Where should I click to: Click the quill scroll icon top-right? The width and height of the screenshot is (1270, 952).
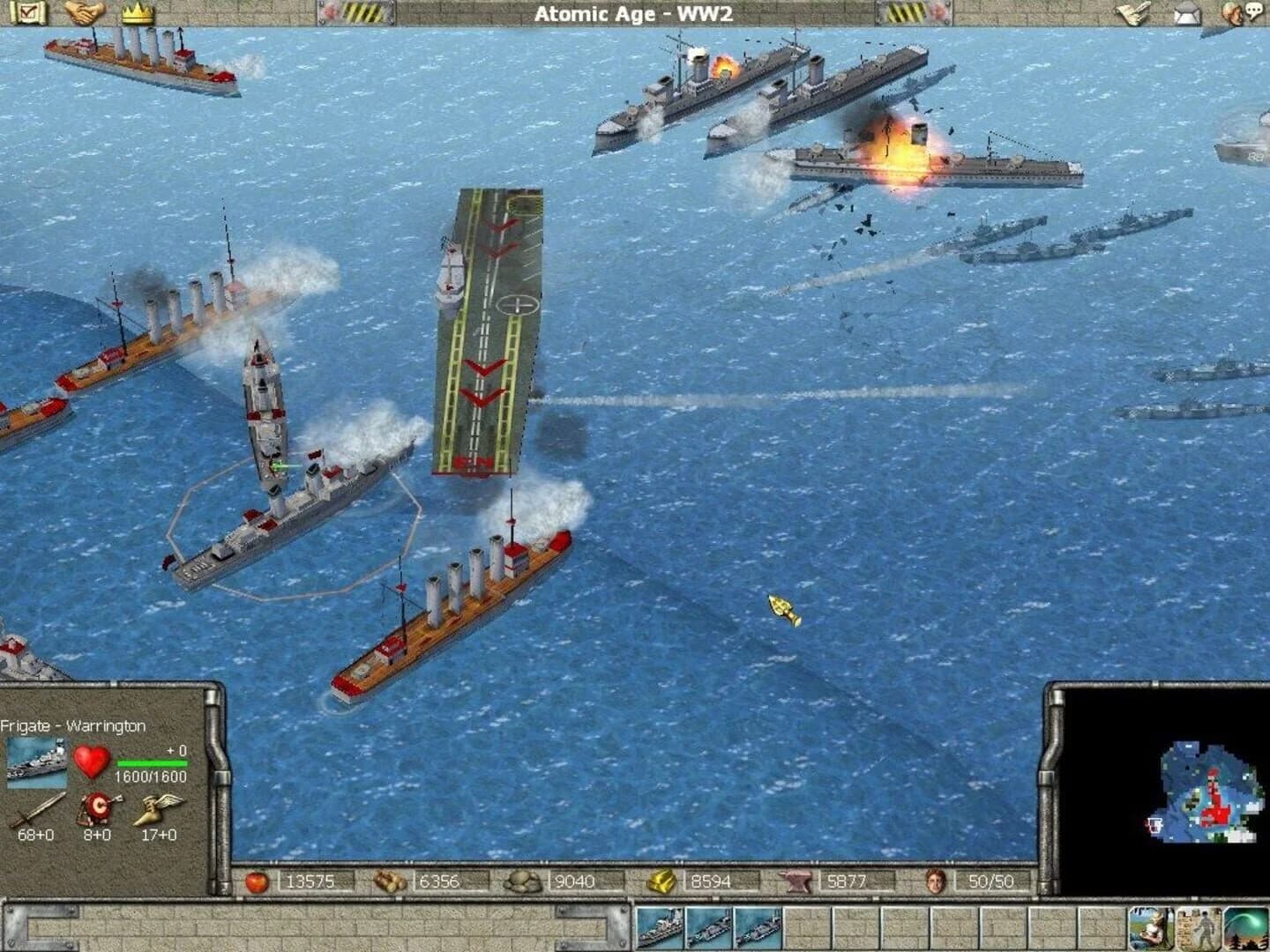(x=1132, y=12)
